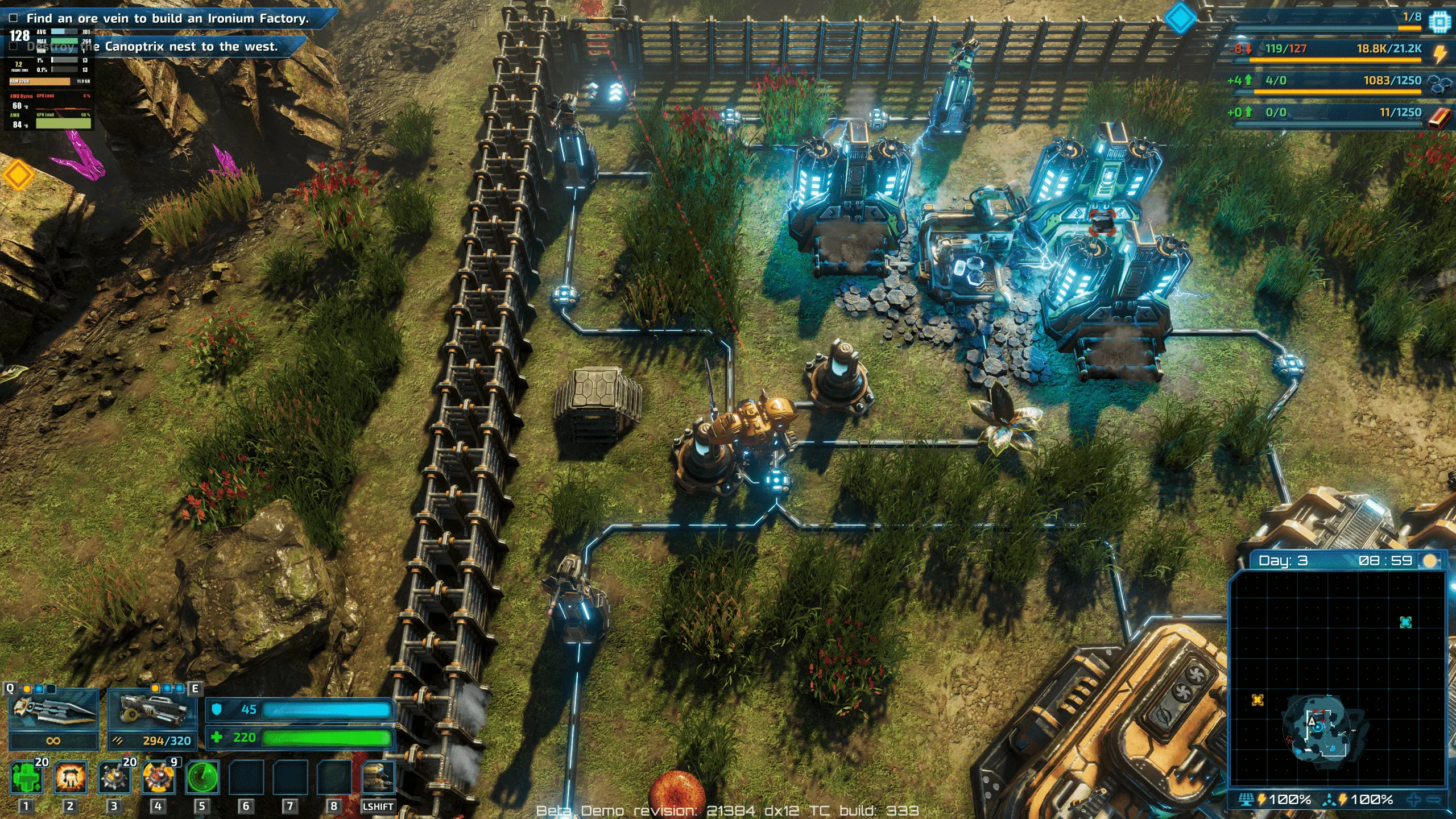
Task: Select the orange radioactive mine item
Action: 158,778
